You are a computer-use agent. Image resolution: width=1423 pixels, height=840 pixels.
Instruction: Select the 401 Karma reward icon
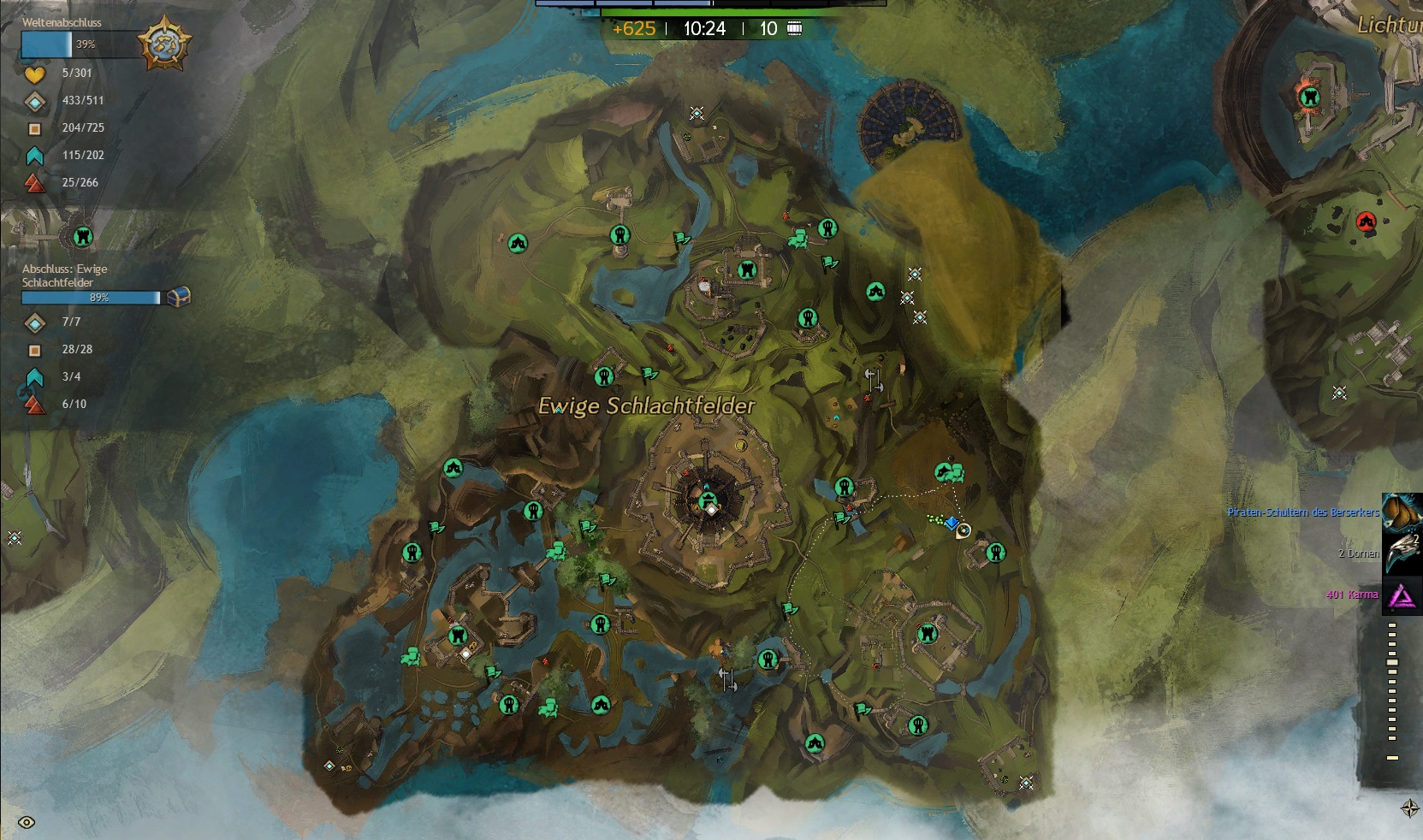pyautogui.click(x=1401, y=595)
